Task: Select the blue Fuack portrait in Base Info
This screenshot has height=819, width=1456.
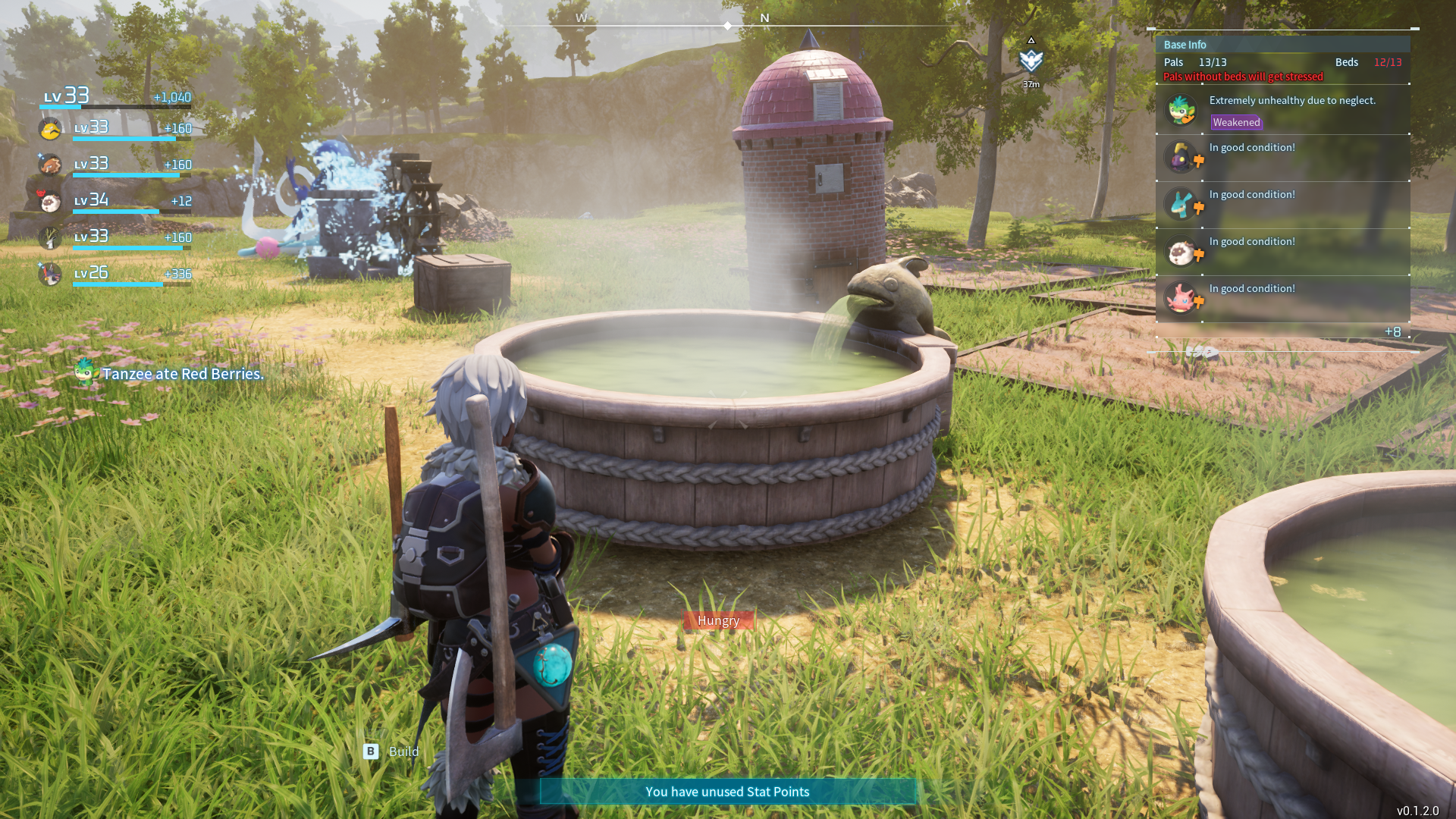Action: pyautogui.click(x=1181, y=203)
